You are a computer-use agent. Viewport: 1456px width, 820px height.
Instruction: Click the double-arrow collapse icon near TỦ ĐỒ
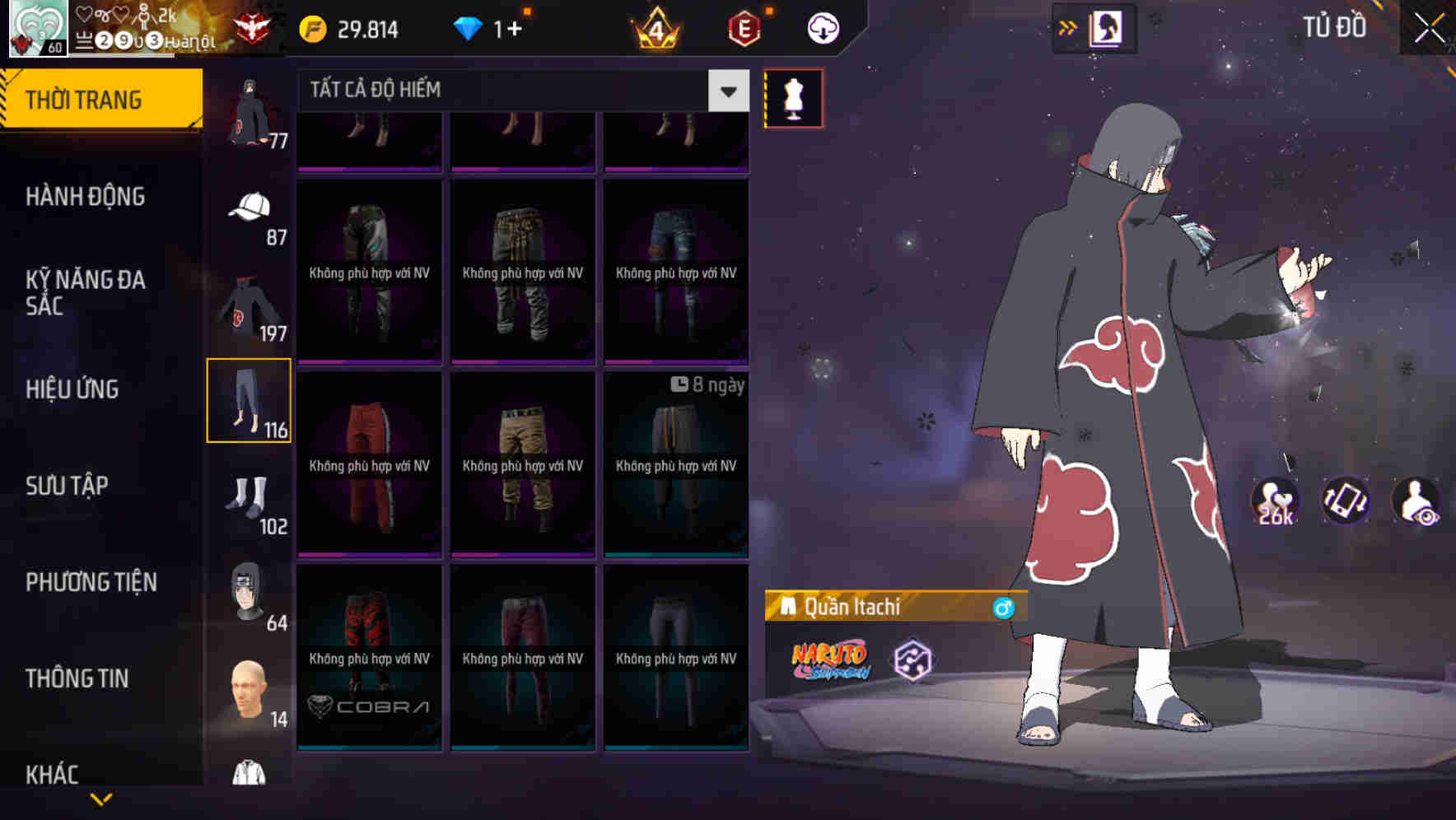[x=1068, y=27]
